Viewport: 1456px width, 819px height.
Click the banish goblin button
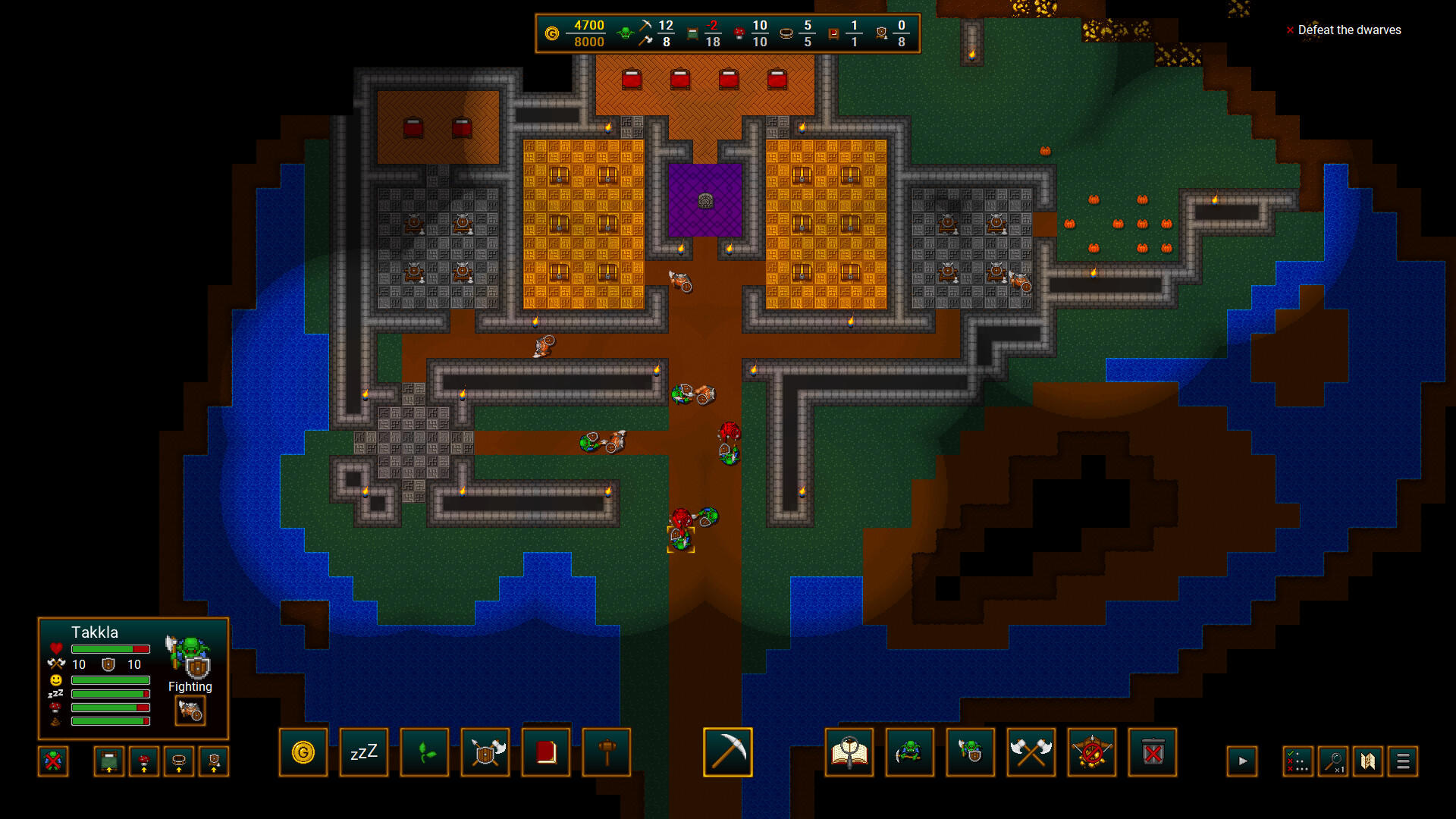coord(53,762)
